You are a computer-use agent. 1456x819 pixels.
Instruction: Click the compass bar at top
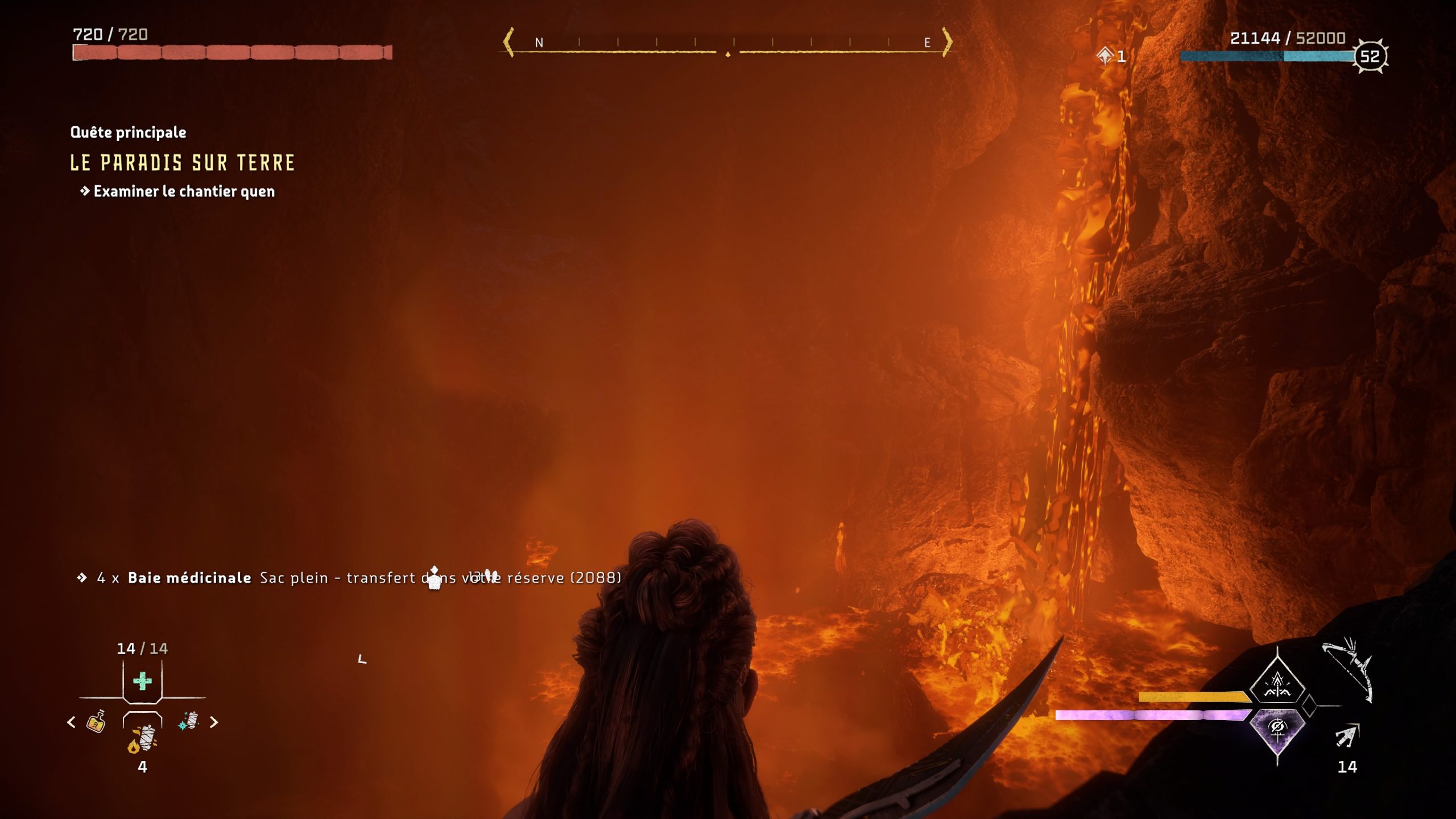point(727,43)
